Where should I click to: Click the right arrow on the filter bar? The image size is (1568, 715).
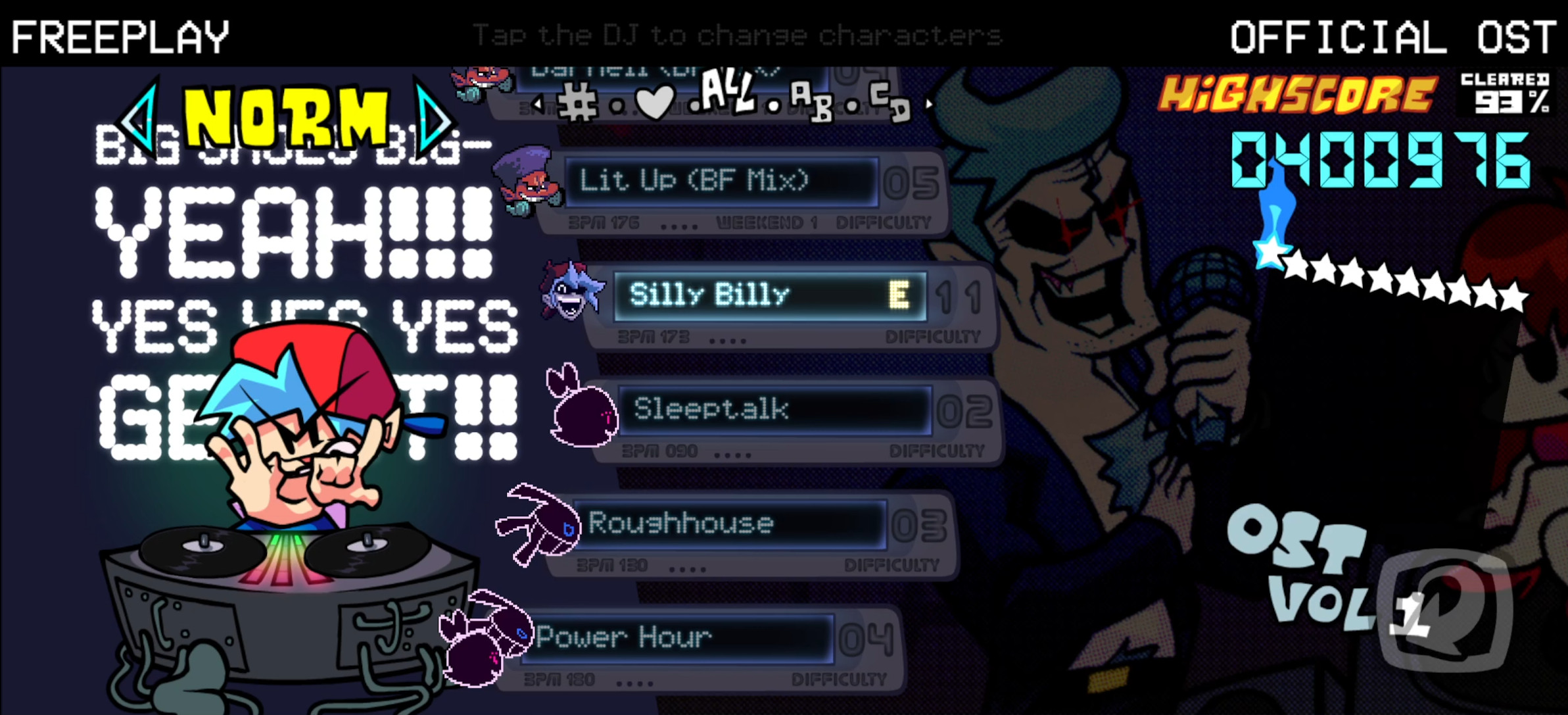click(x=928, y=103)
